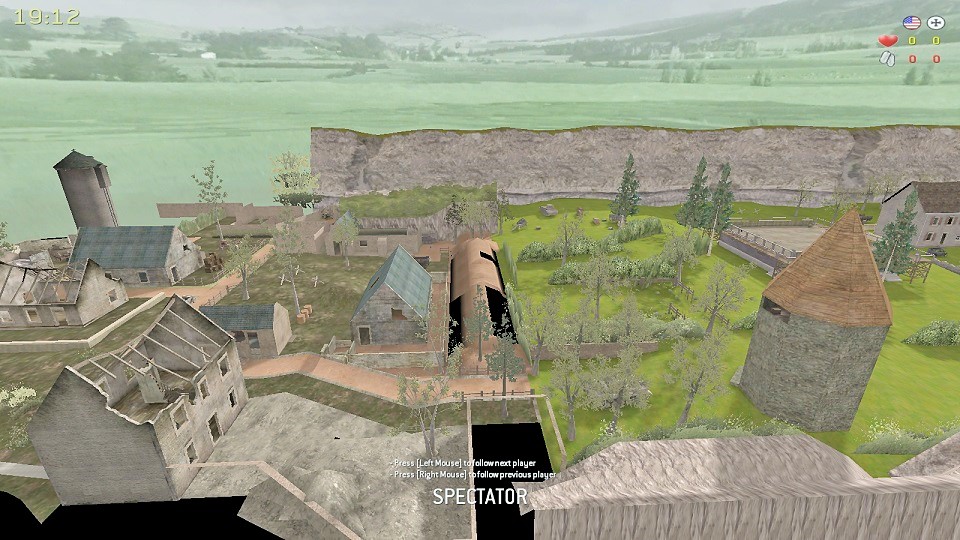
Task: Click the American flag team icon
Action: coord(911,22)
